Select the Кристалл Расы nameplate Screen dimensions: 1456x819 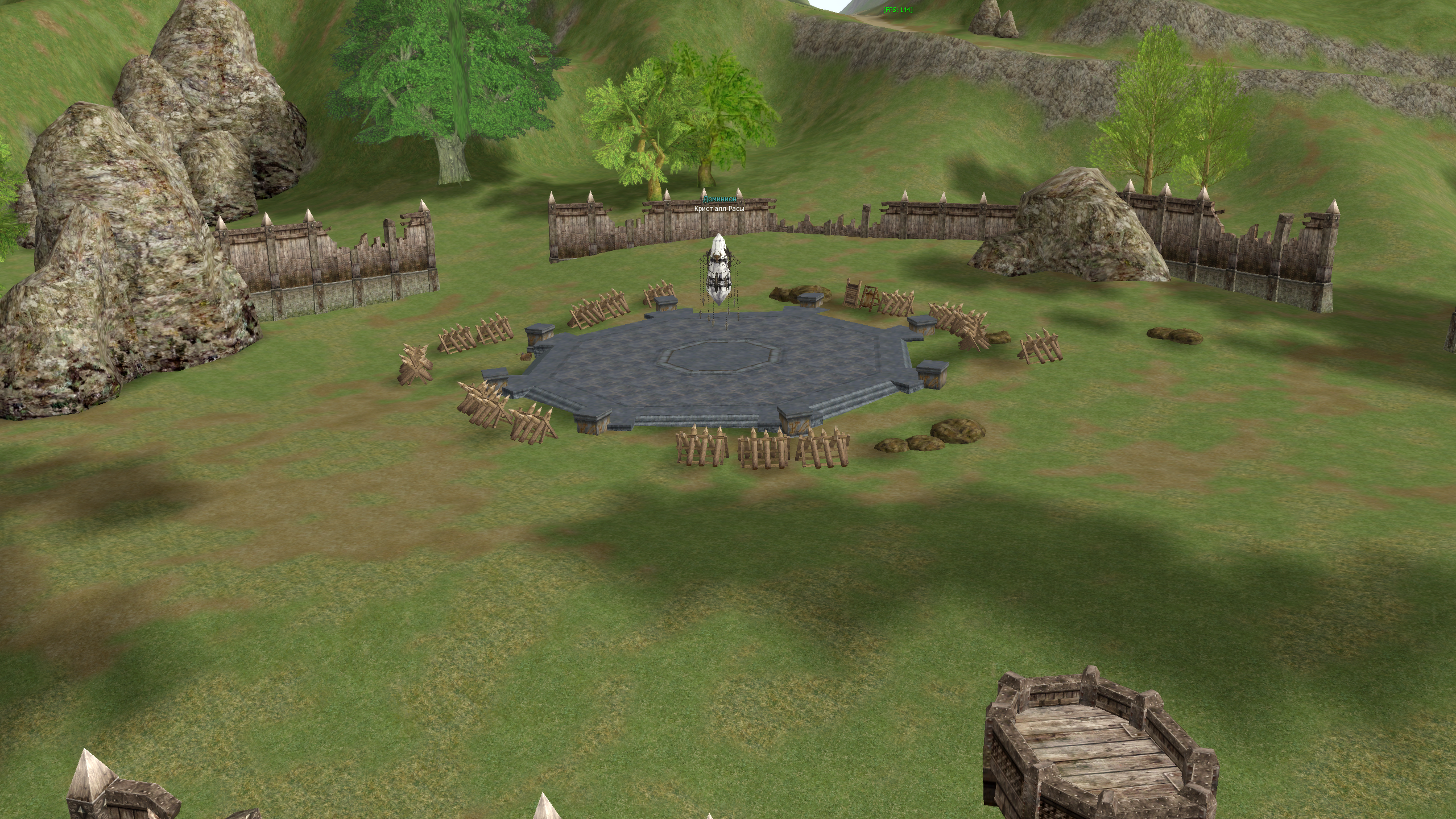719,208
